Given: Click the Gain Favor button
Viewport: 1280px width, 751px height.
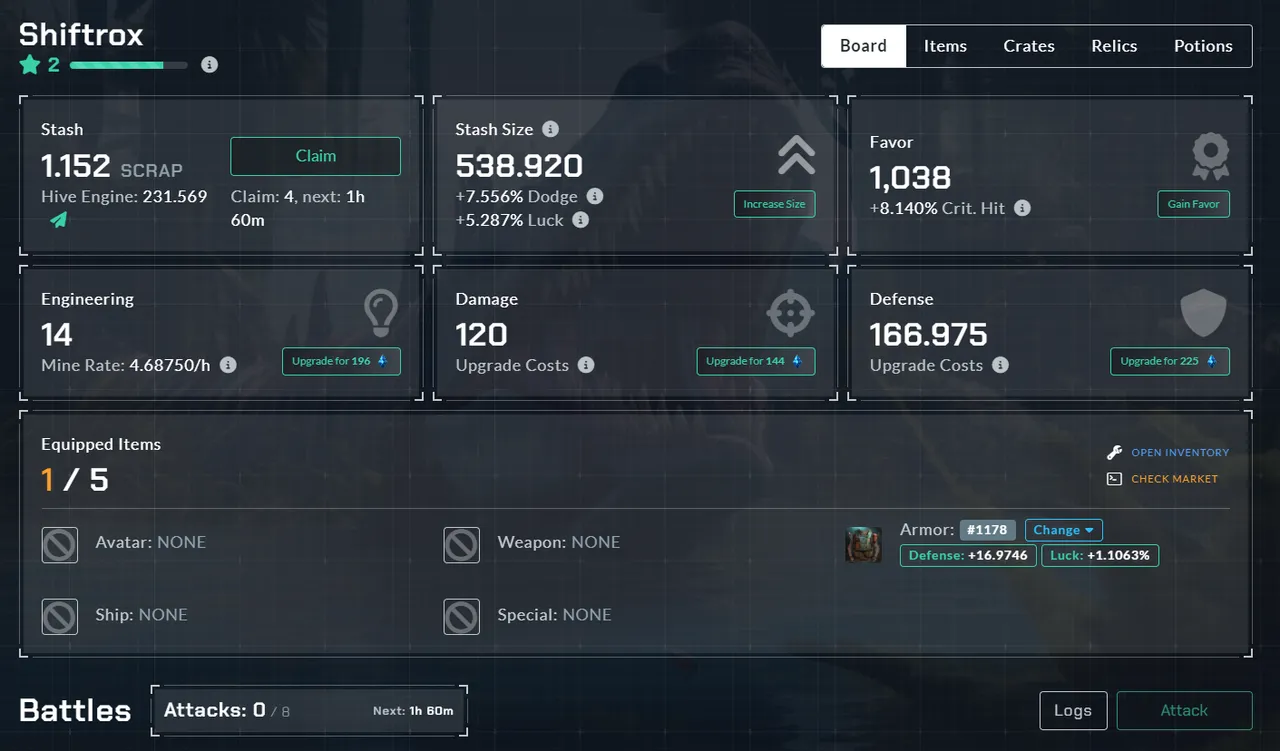Looking at the screenshot, I should tap(1193, 204).
